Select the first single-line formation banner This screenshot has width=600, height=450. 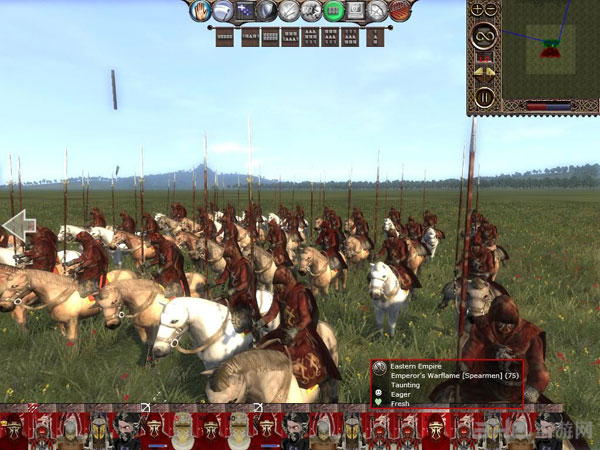pyautogui.click(x=225, y=37)
